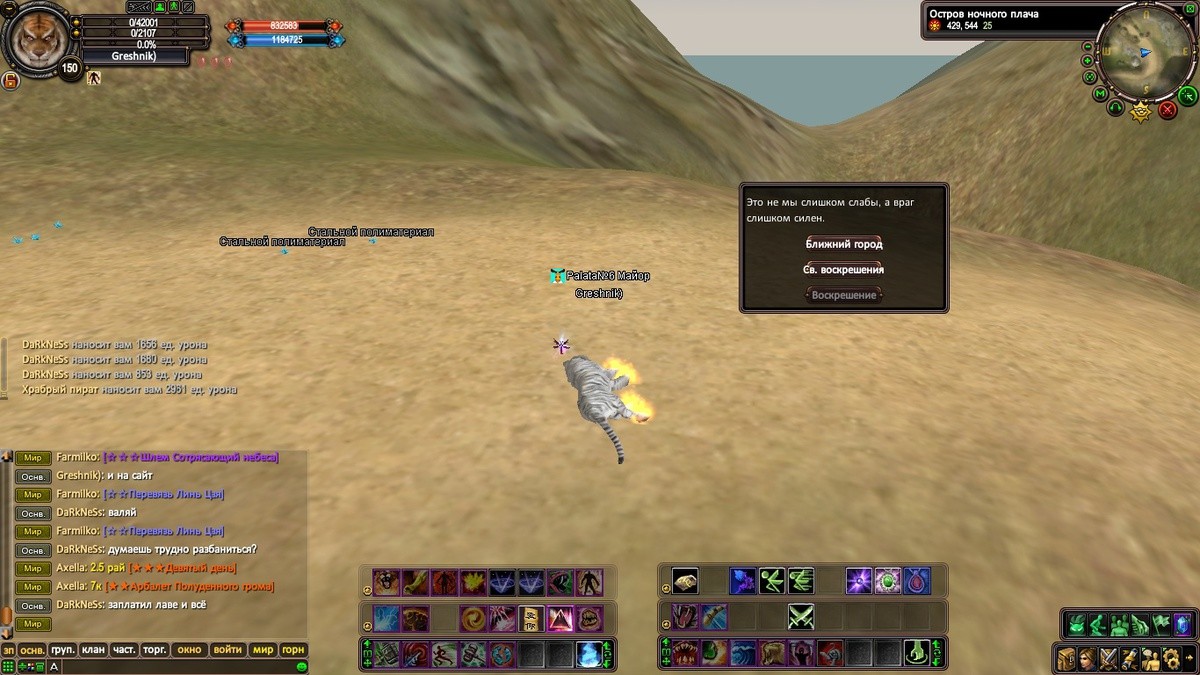Click the red crossed-swords button near minimap

click(1166, 110)
